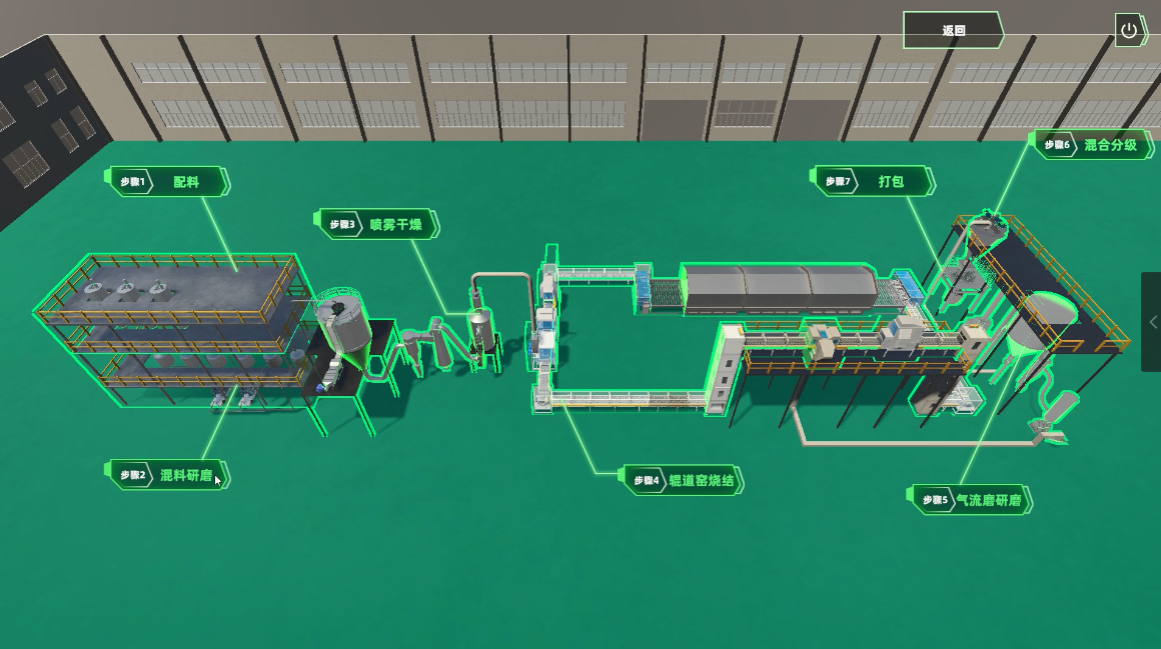Click the 返回 back button
1161x649 pixels.
[953, 30]
